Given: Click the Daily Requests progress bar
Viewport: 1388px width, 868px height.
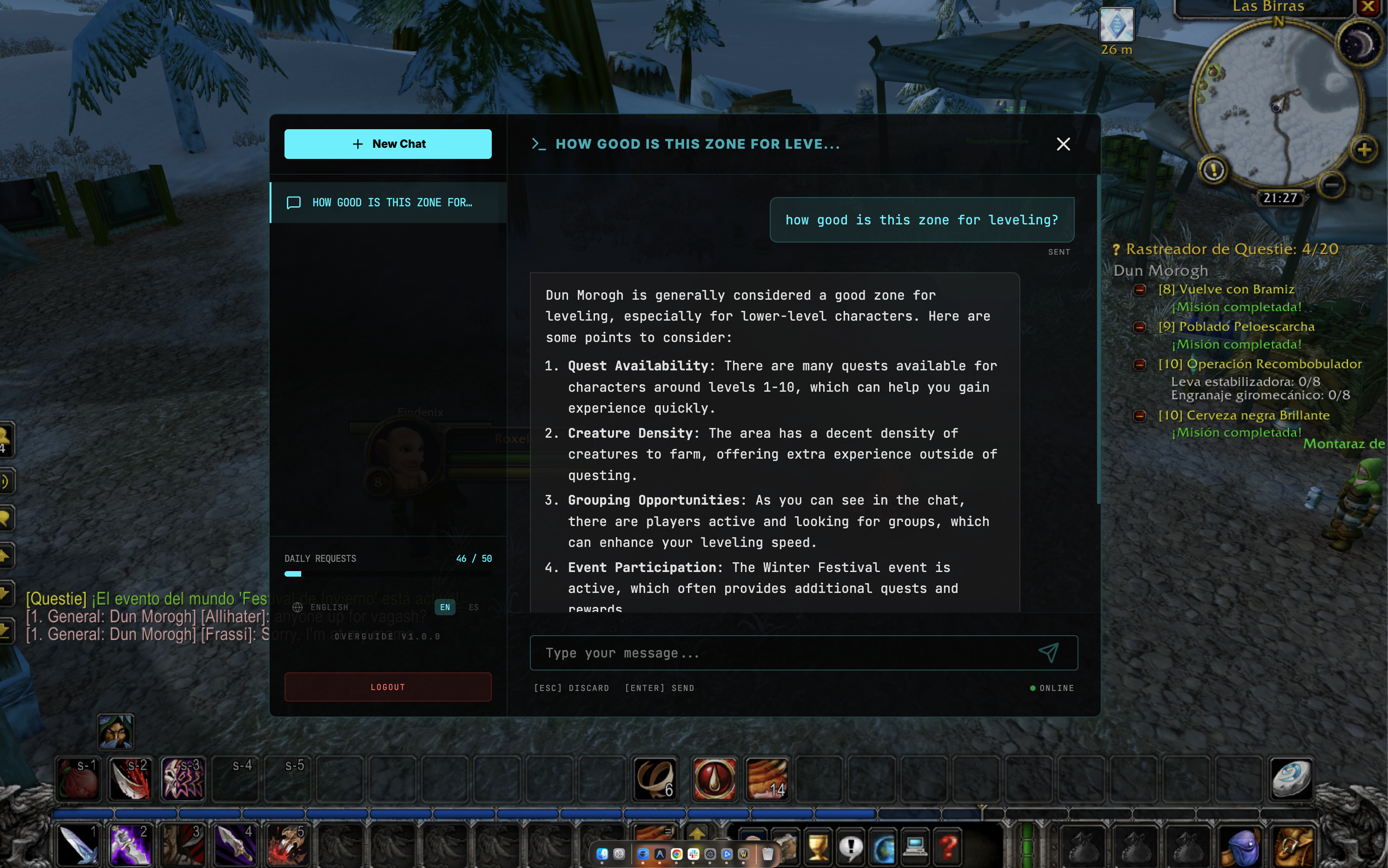Looking at the screenshot, I should click(x=388, y=573).
